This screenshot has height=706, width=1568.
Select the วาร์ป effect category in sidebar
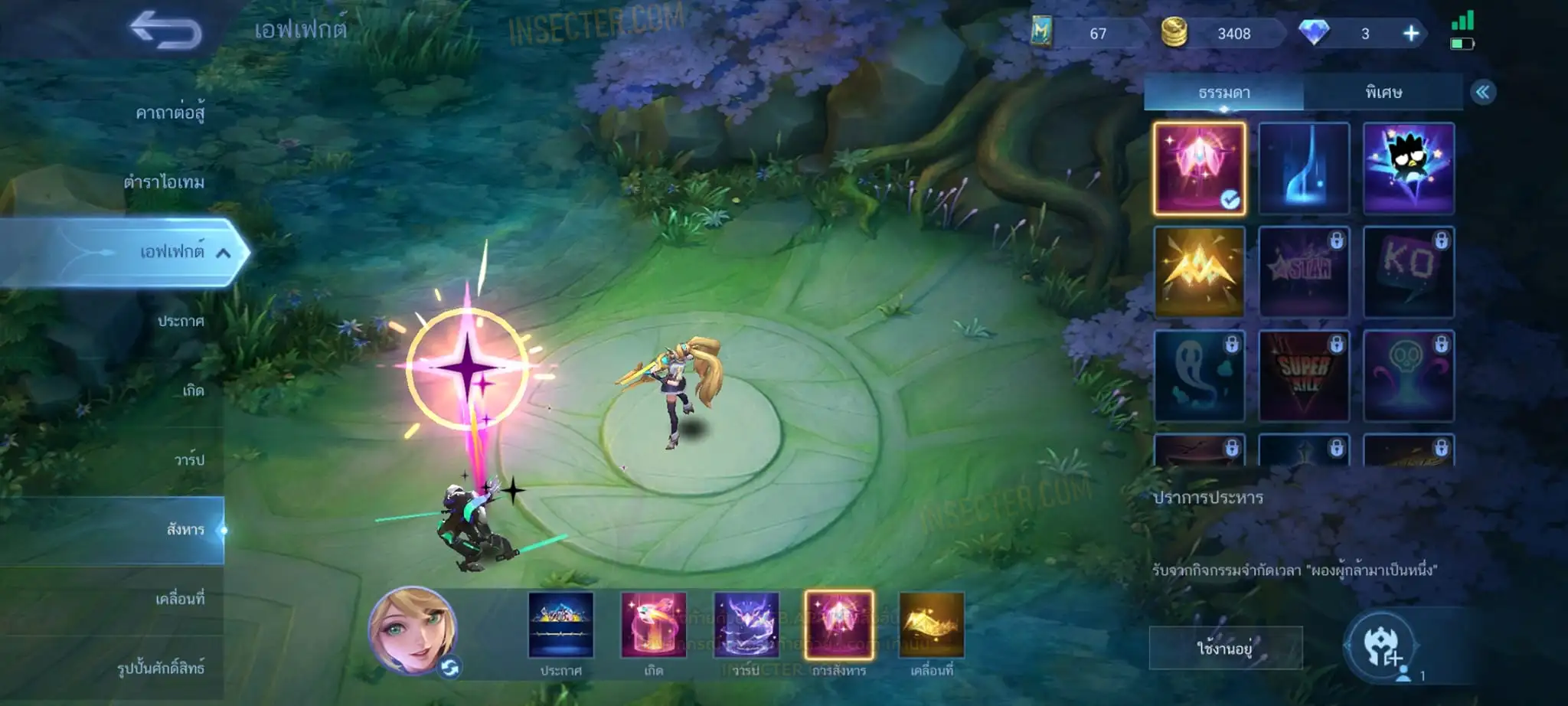pos(189,460)
